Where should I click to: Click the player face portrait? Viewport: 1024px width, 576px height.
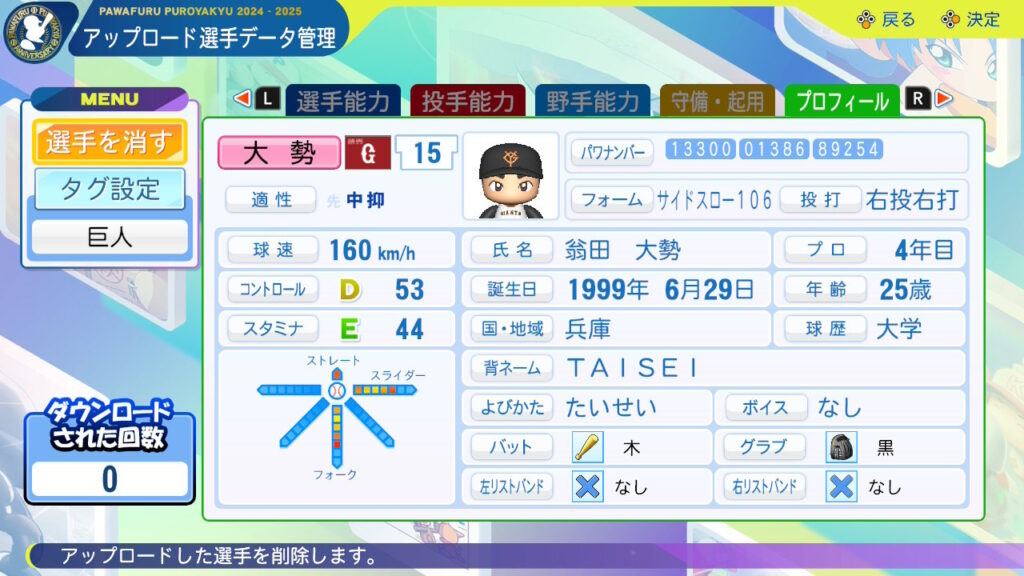[510, 176]
